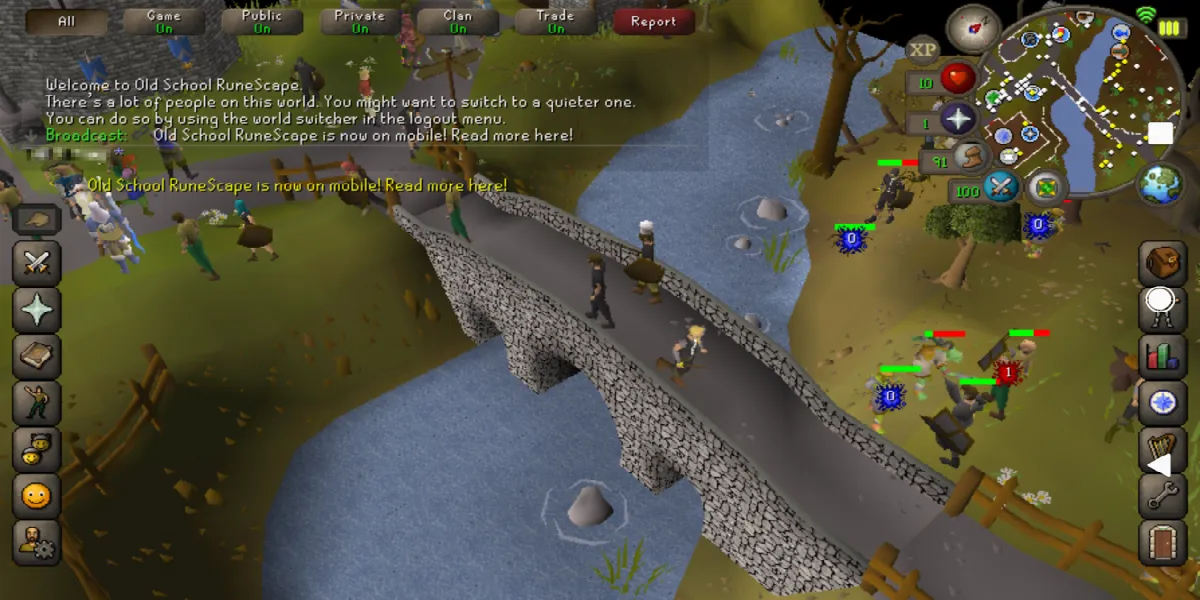Show the skills bar-chart panel
Screen dimensions: 1200x600
1162,356
